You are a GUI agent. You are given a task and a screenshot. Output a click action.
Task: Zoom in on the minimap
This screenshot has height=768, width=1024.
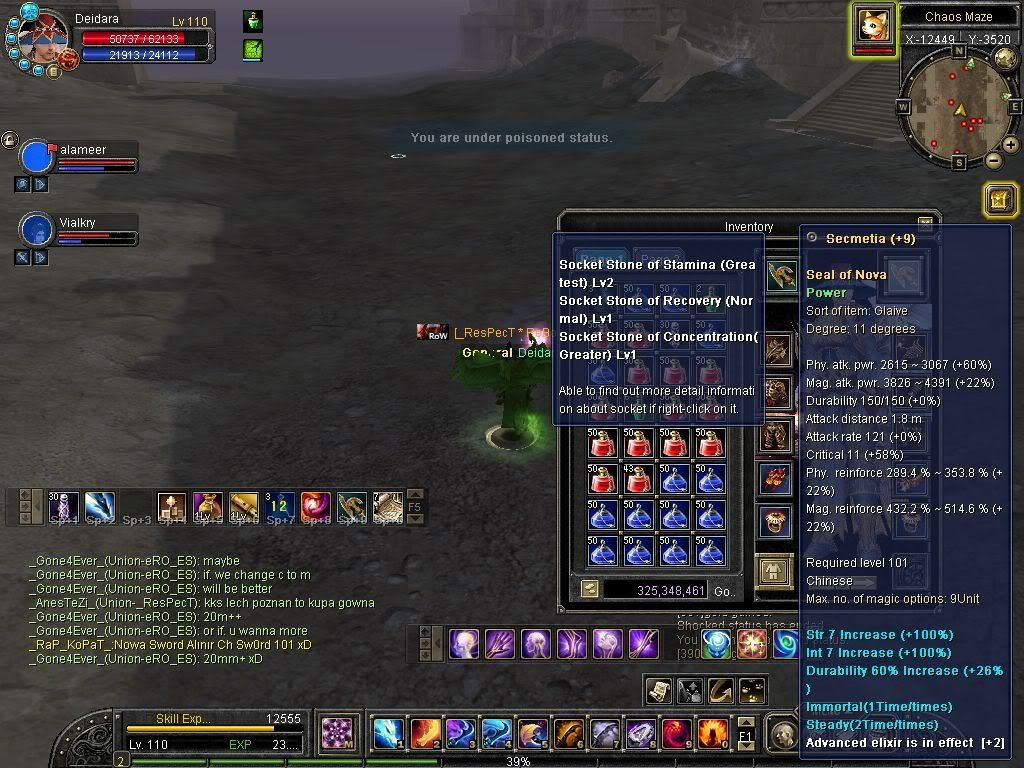coord(1010,145)
